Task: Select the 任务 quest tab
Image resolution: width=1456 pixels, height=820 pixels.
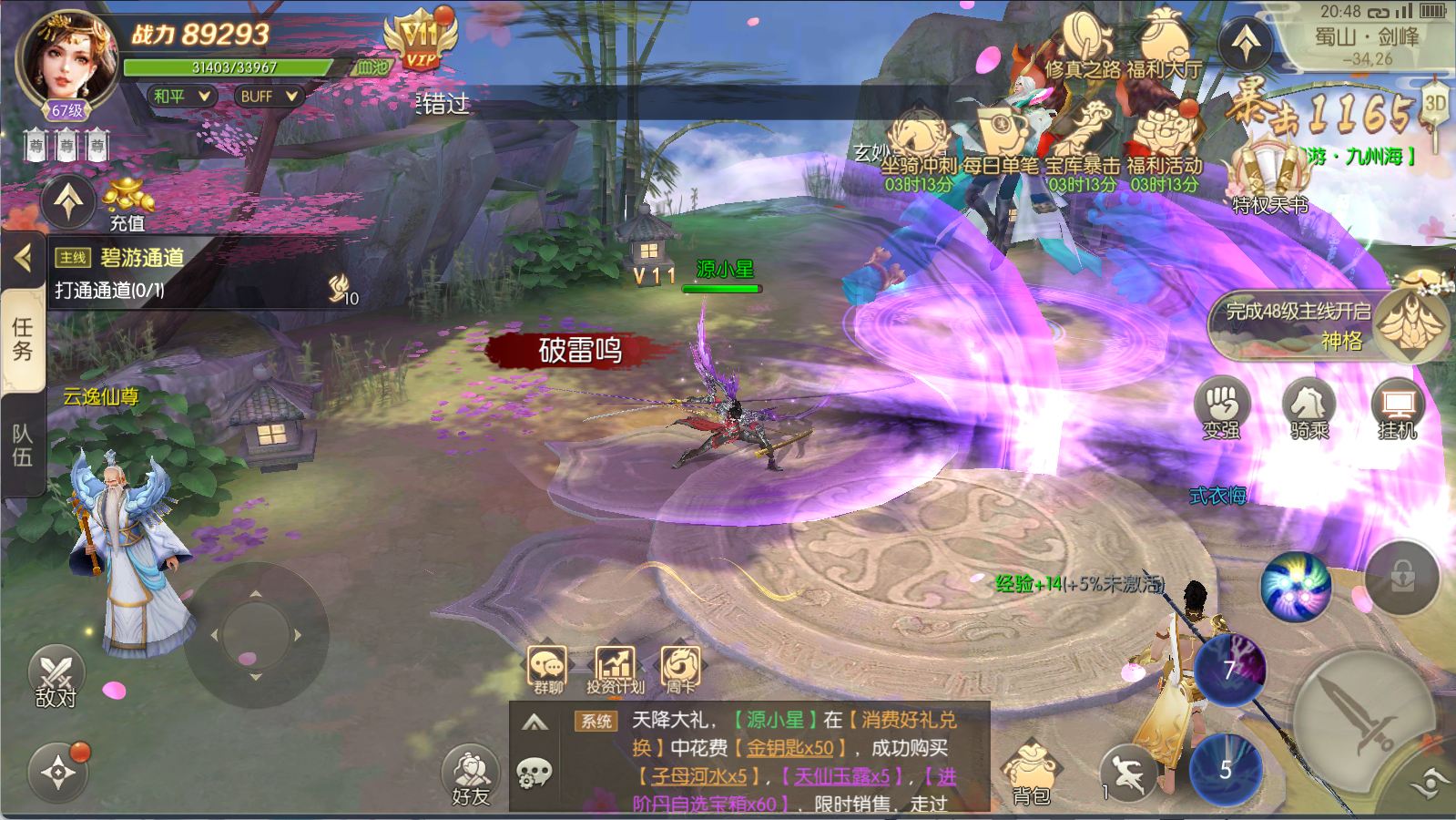Action: point(23,339)
